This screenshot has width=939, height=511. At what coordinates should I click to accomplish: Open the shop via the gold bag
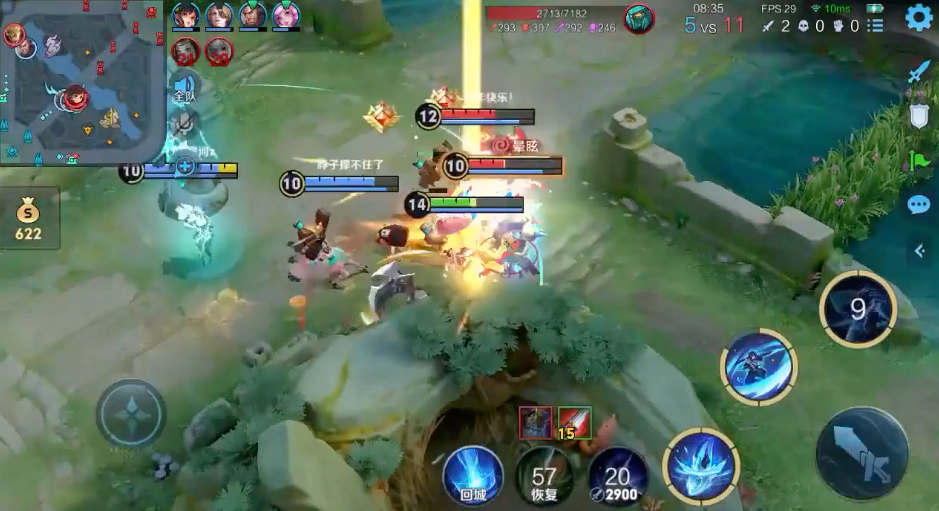click(28, 219)
